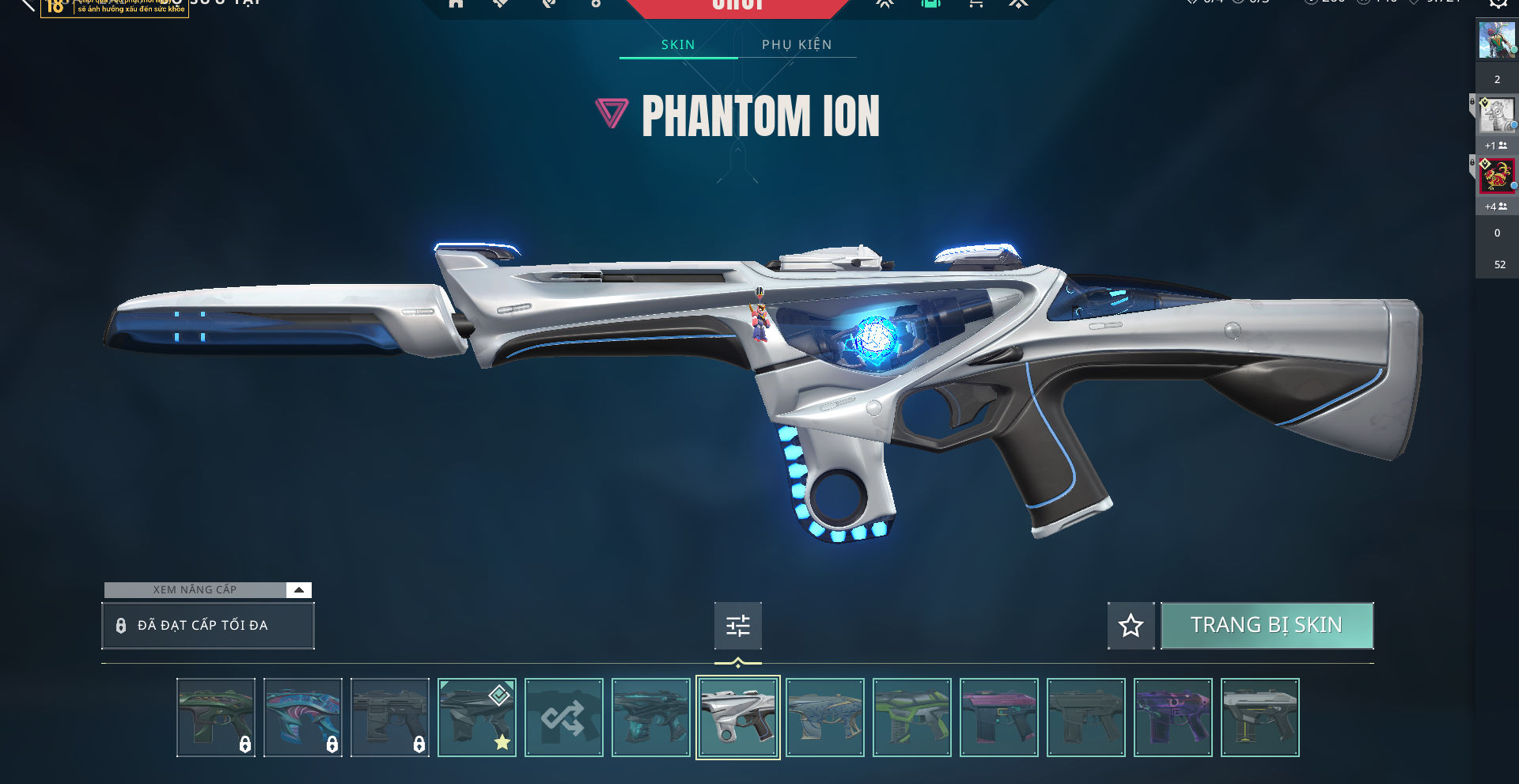Screen dimensions: 1519x784
Task: Open the skin filter sliders button
Action: click(738, 626)
